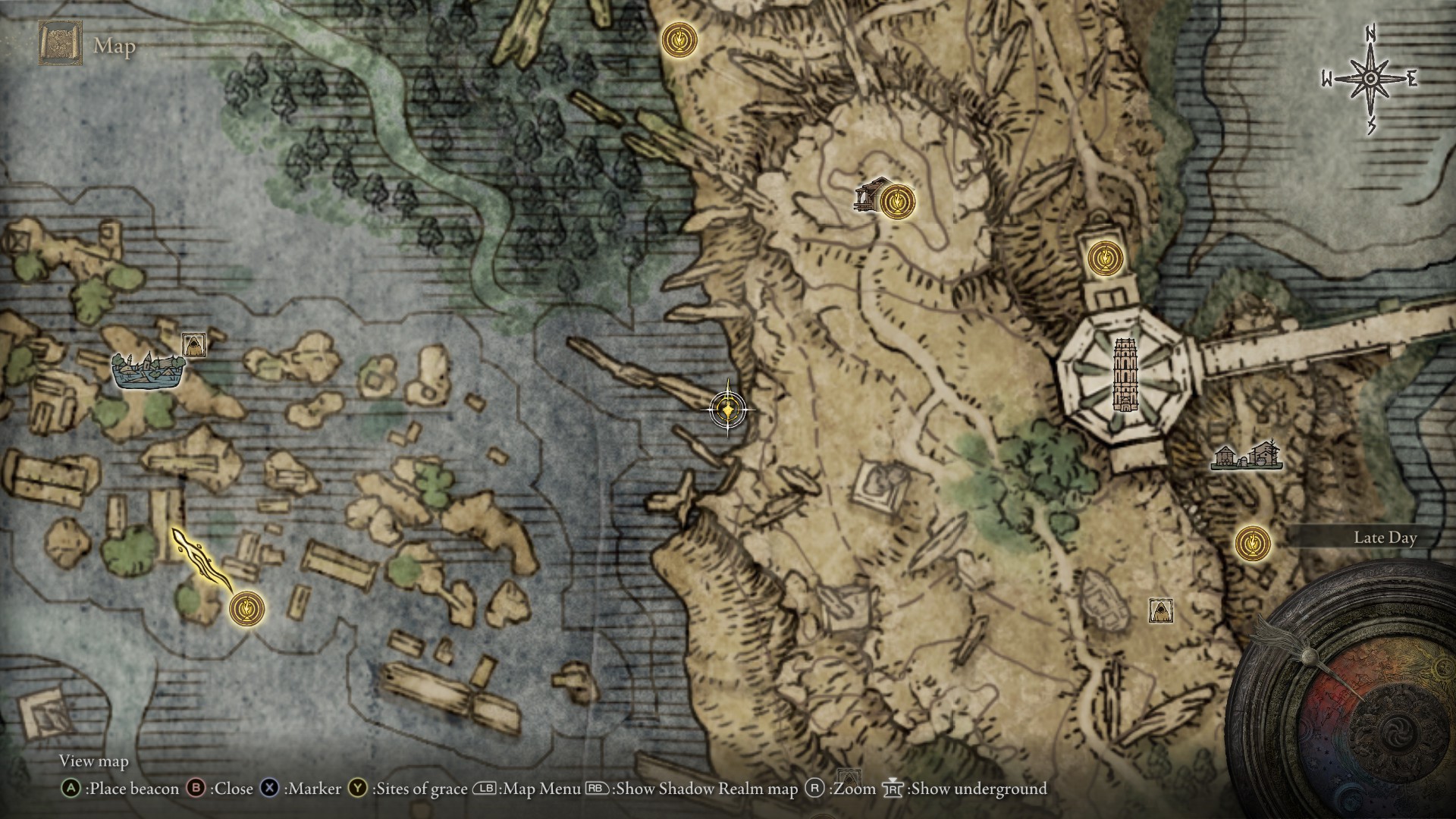Select the merchant marker nearest the time-of-day dial
Image resolution: width=1456 pixels, height=819 pixels.
1161,610
